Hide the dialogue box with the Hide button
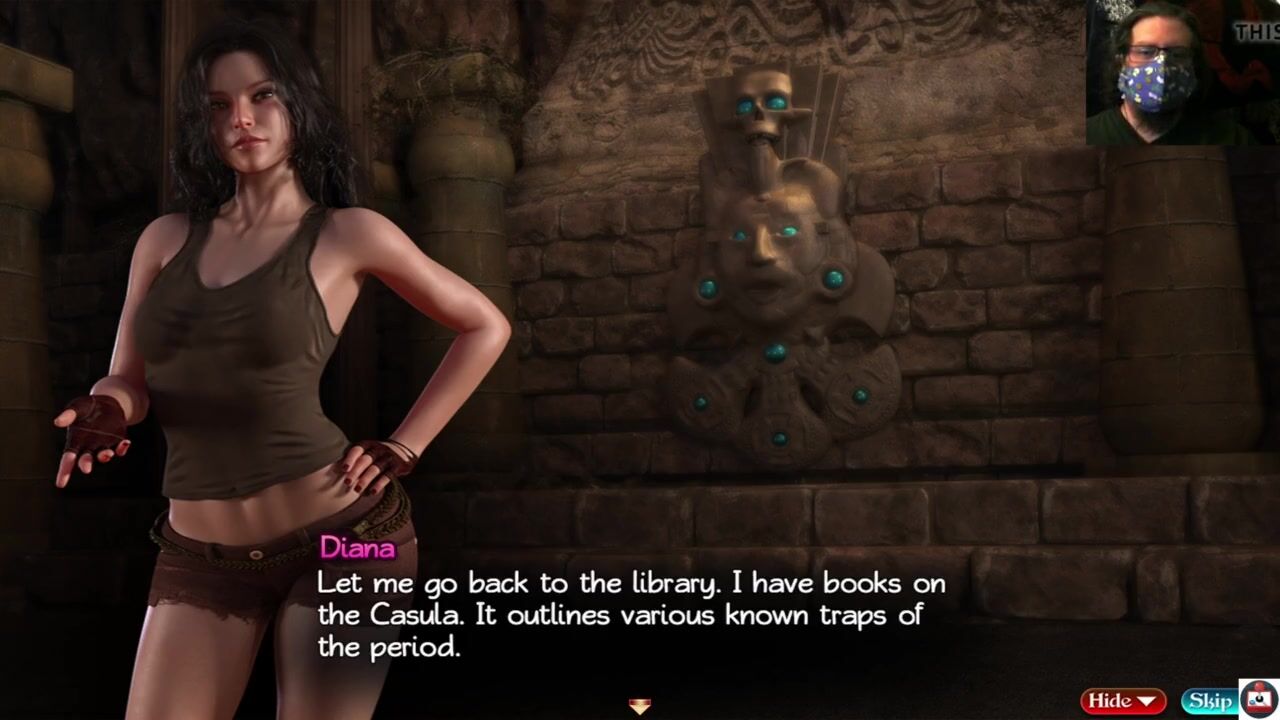The width and height of the screenshot is (1280, 720). tap(1122, 701)
